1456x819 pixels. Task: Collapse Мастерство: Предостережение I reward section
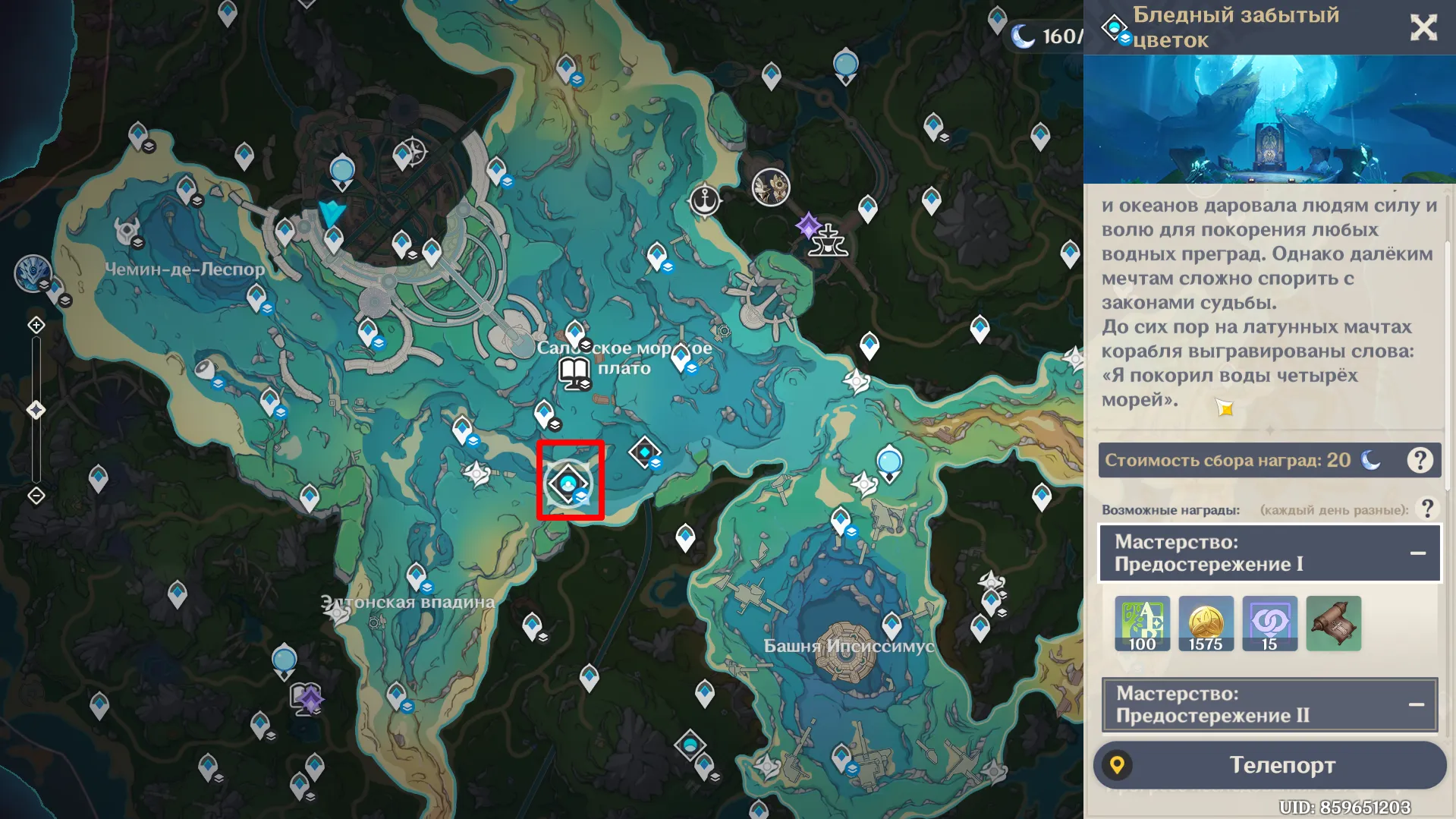tap(1417, 553)
